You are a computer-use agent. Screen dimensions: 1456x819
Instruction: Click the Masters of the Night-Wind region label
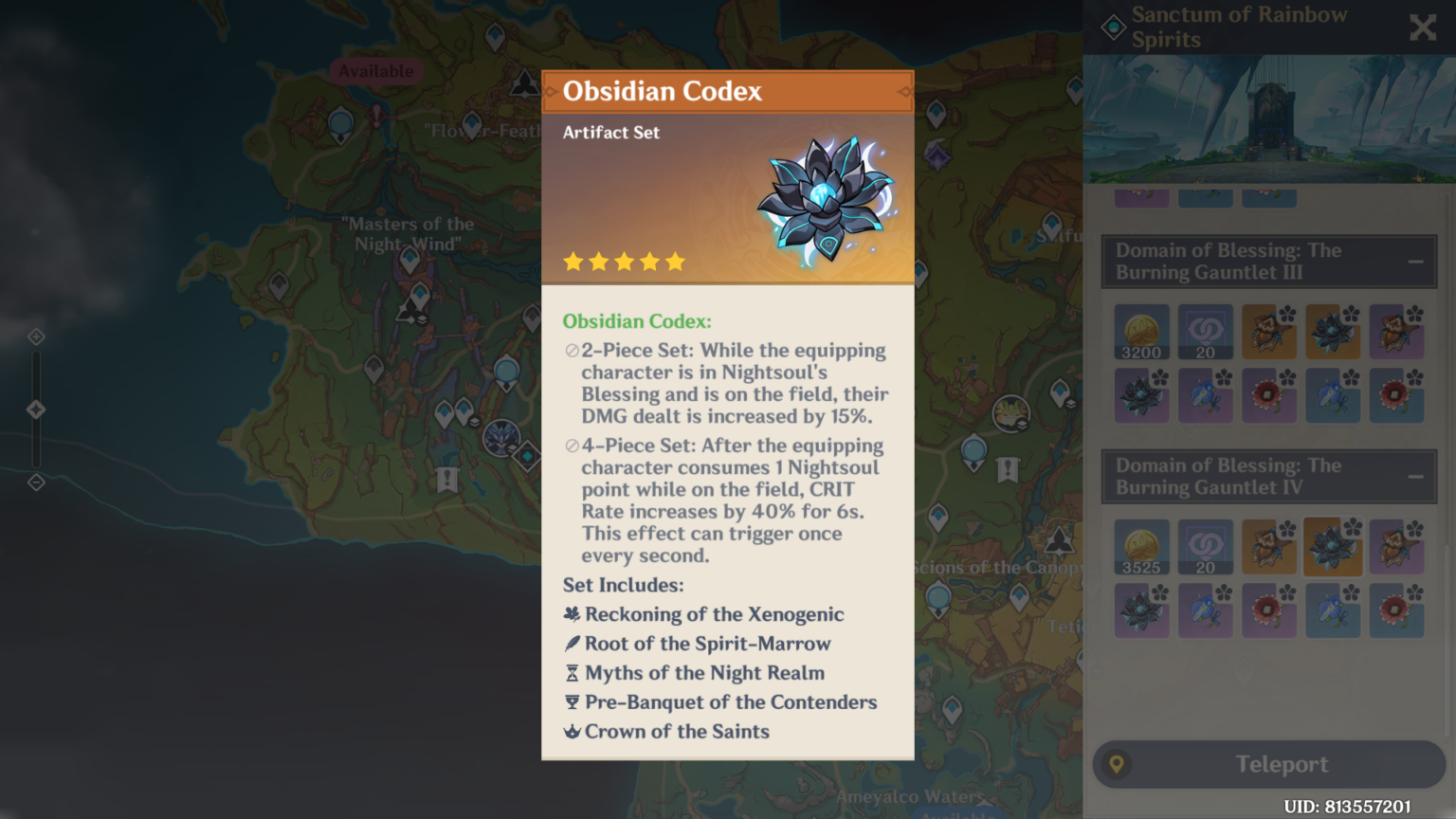[x=409, y=234]
